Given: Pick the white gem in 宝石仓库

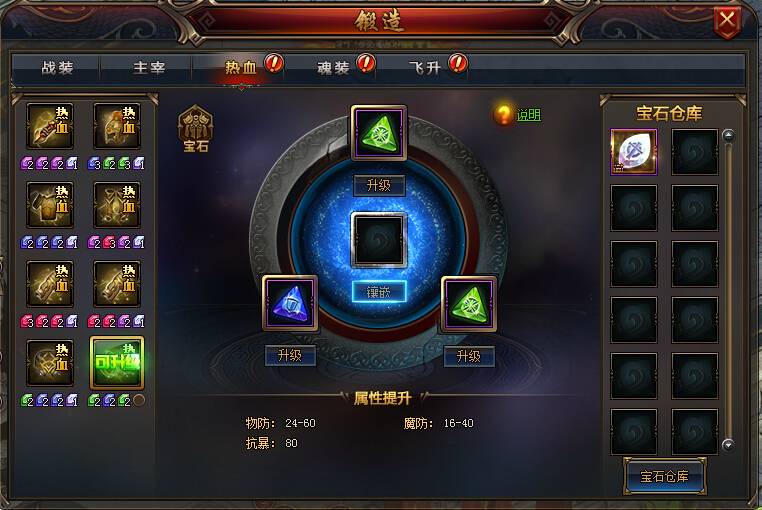Looking at the screenshot, I should [x=634, y=152].
